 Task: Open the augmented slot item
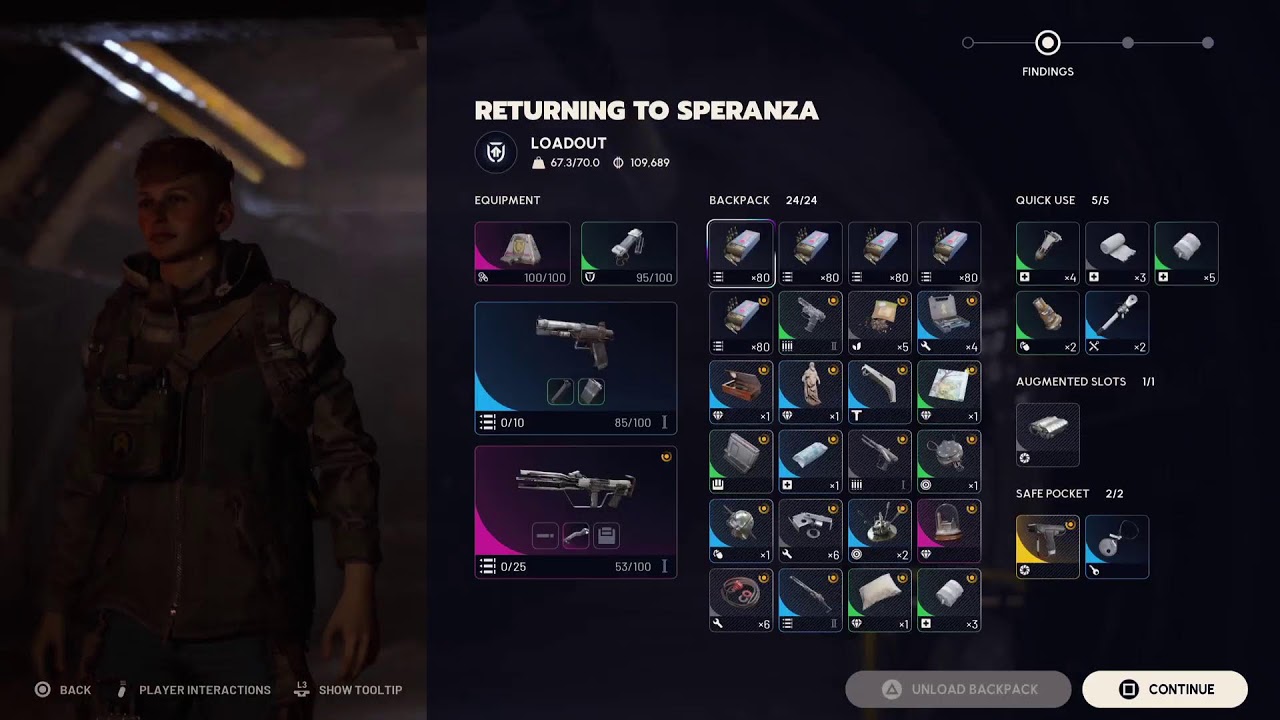1047,435
